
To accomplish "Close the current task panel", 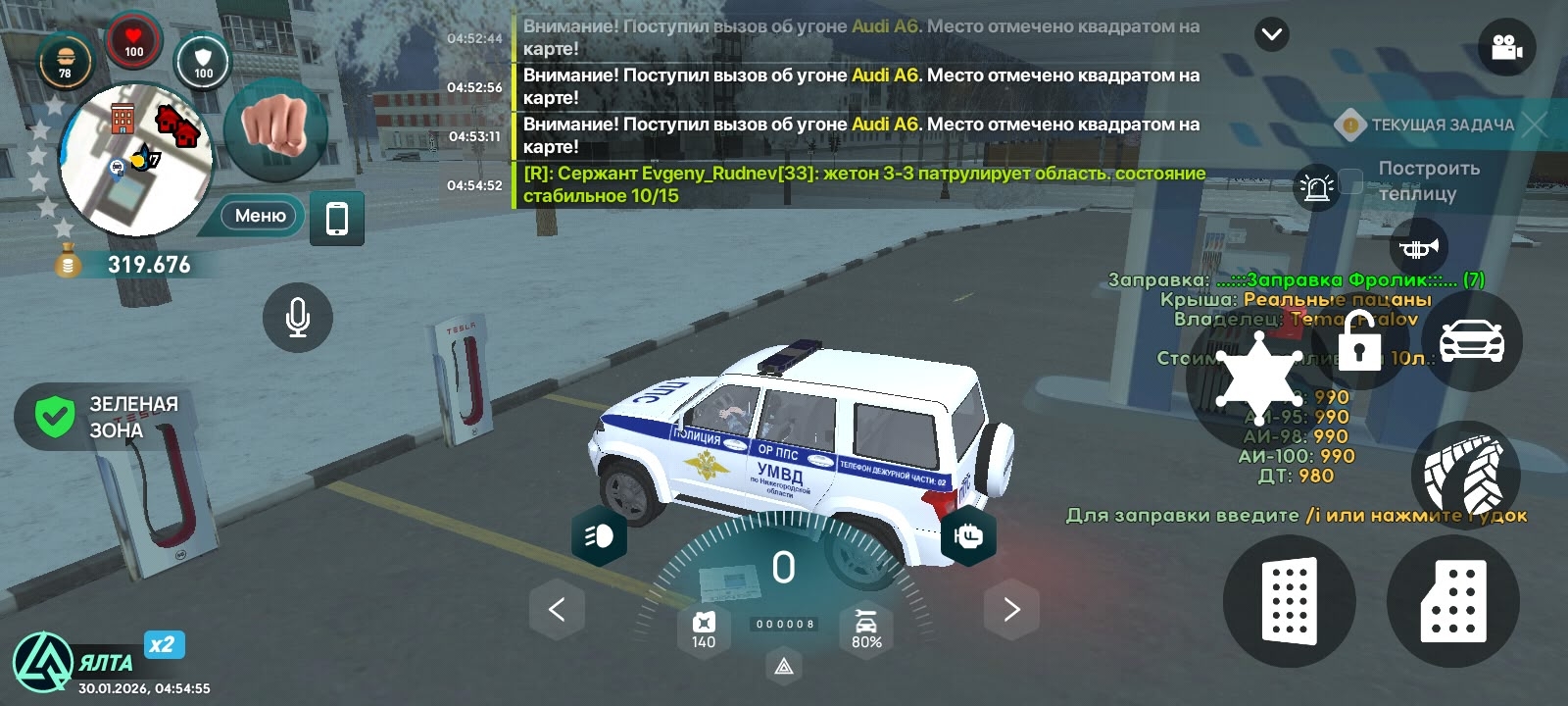I will click(1535, 125).
